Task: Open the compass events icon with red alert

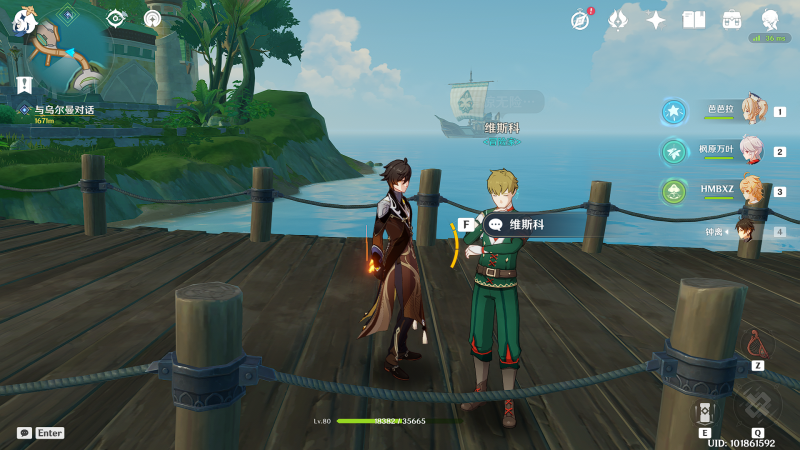Action: [x=581, y=19]
